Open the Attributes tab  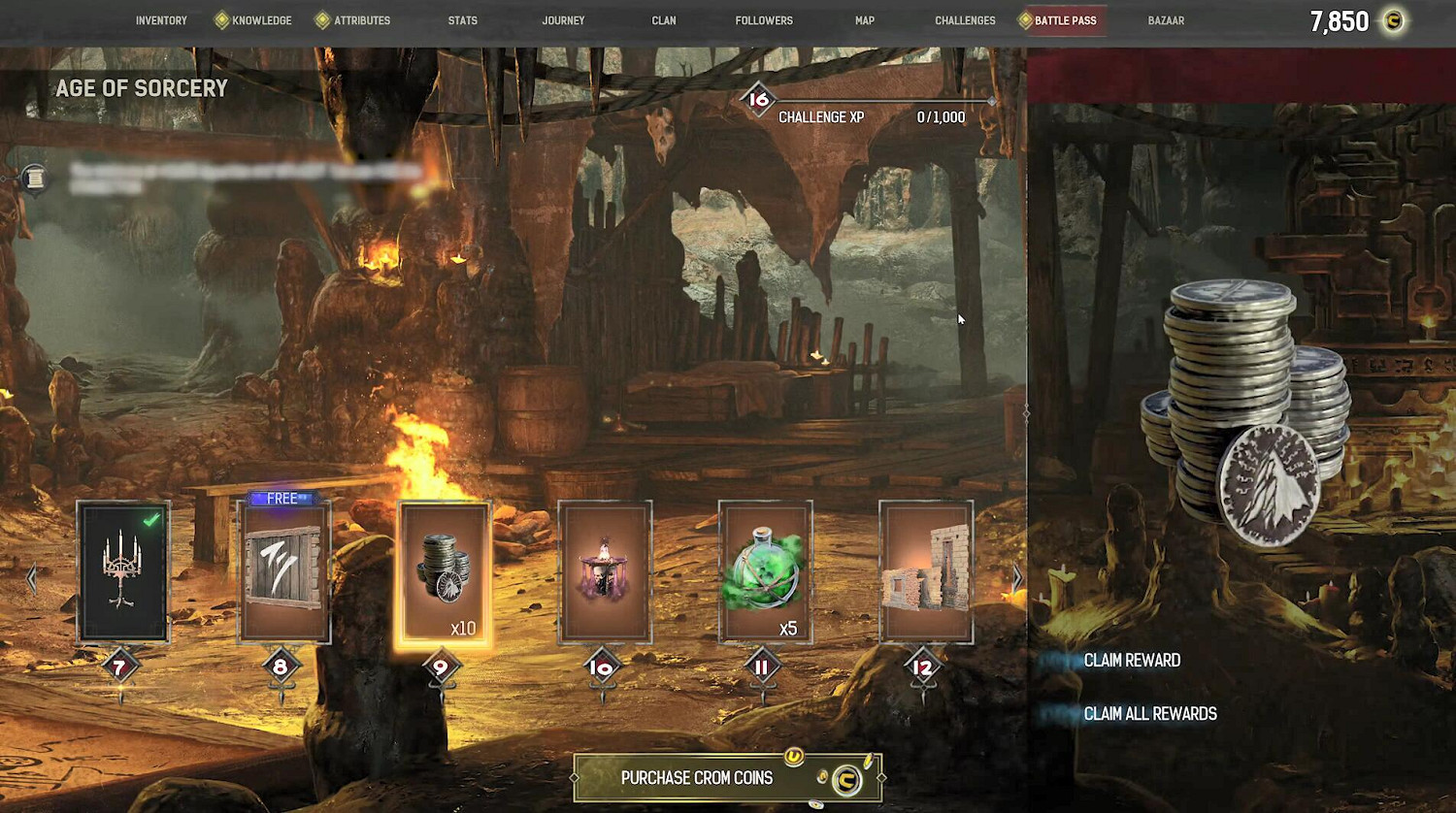[x=361, y=20]
